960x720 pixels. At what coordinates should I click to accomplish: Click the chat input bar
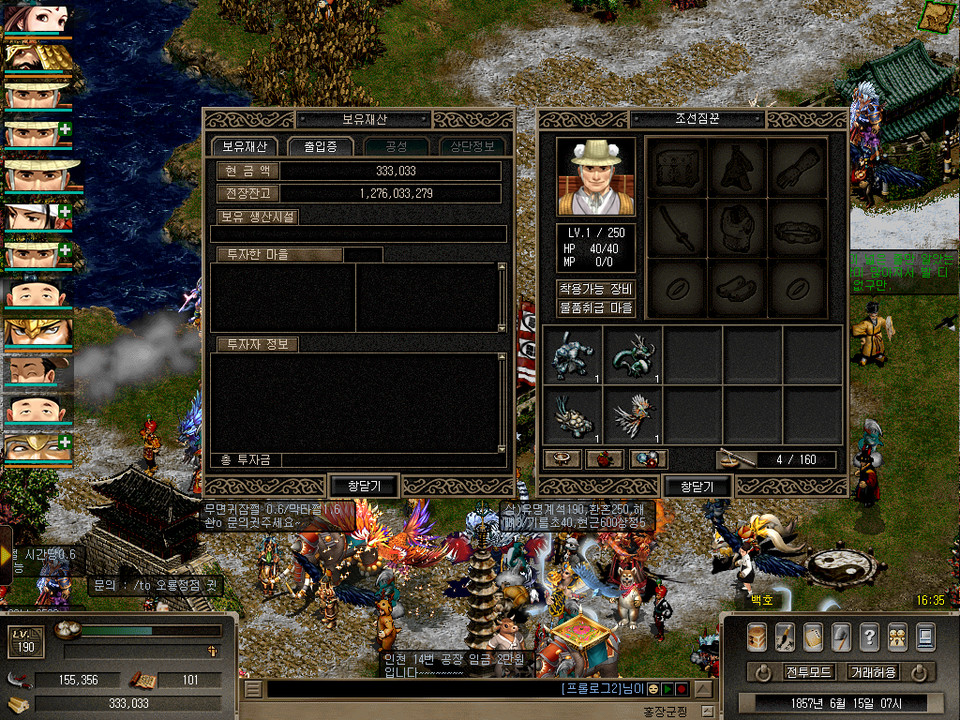pyautogui.click(x=410, y=689)
